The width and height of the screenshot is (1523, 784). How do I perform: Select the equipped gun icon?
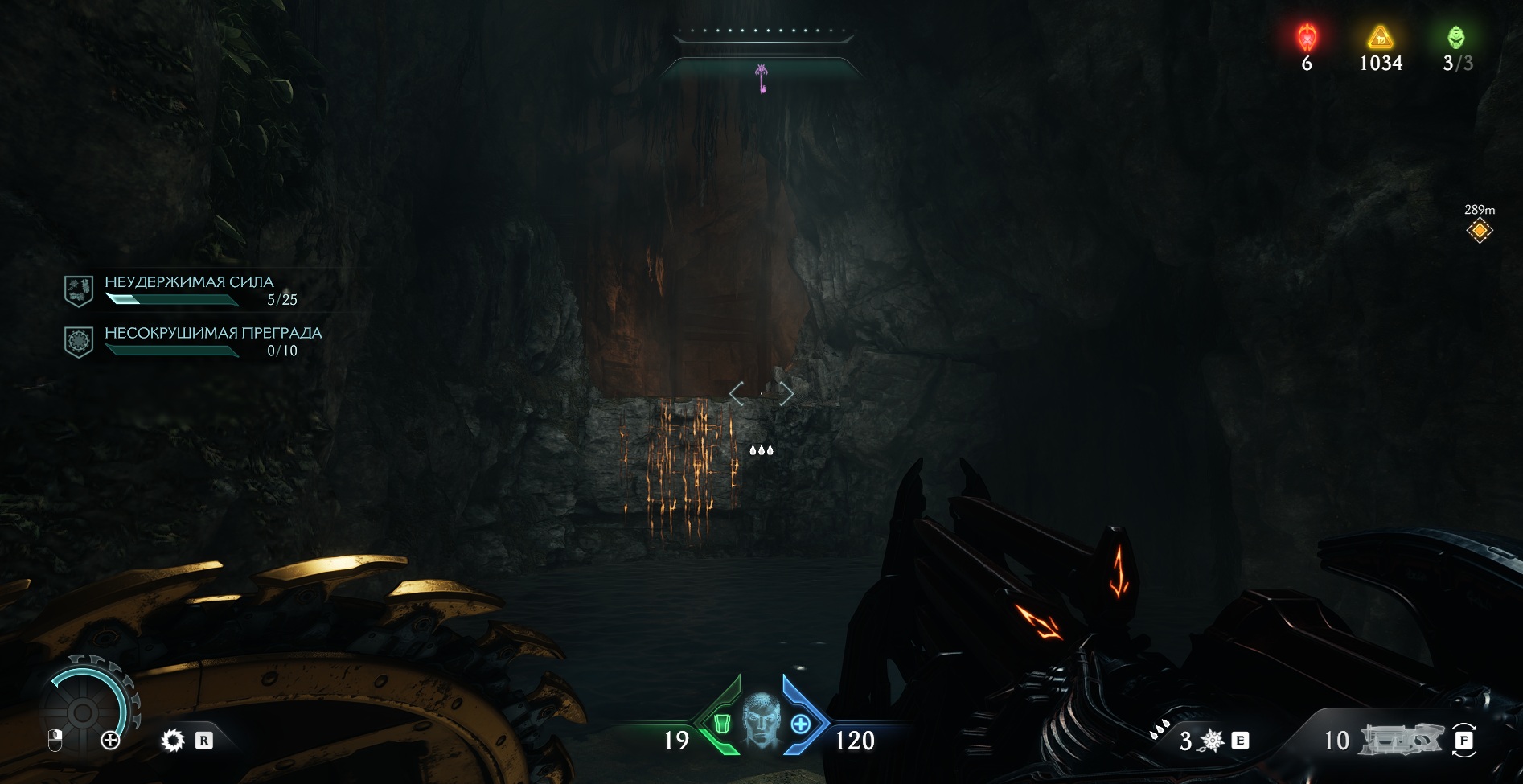[1401, 740]
